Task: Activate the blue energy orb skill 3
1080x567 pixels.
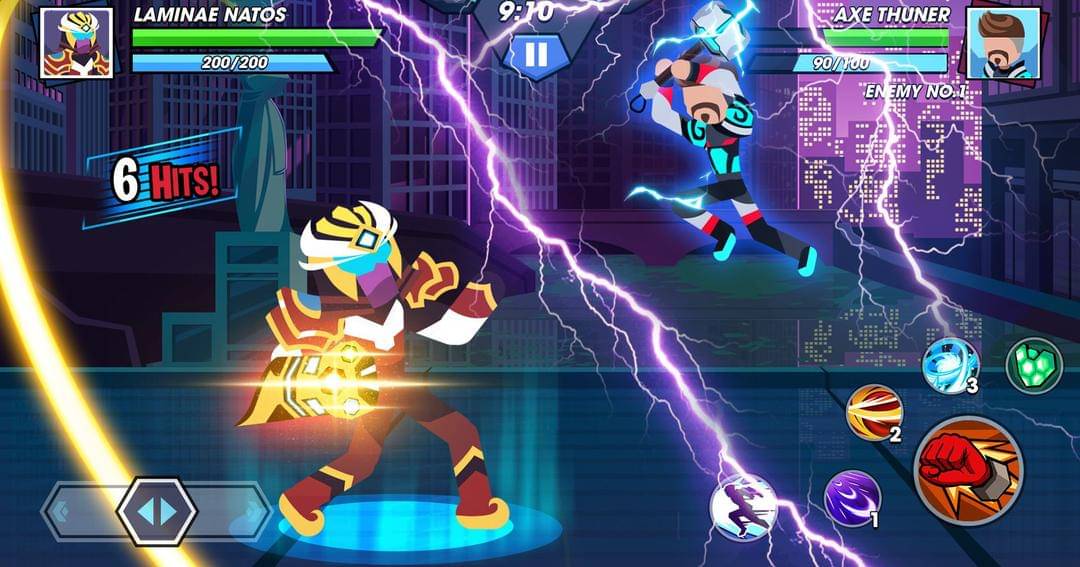Action: pos(949,366)
